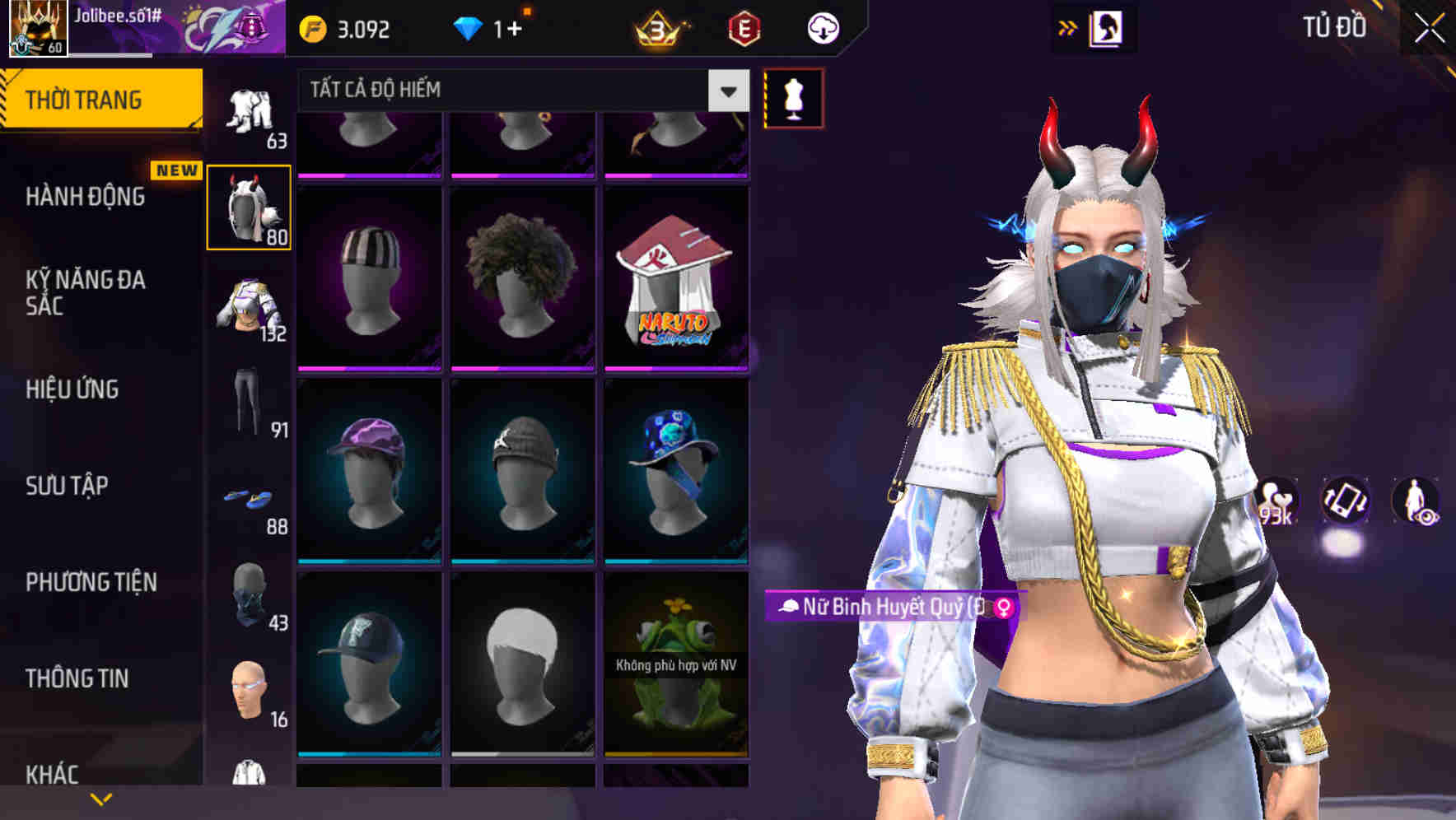Select the mannequin preview icon beside the filter
The image size is (1456, 820).
click(793, 96)
